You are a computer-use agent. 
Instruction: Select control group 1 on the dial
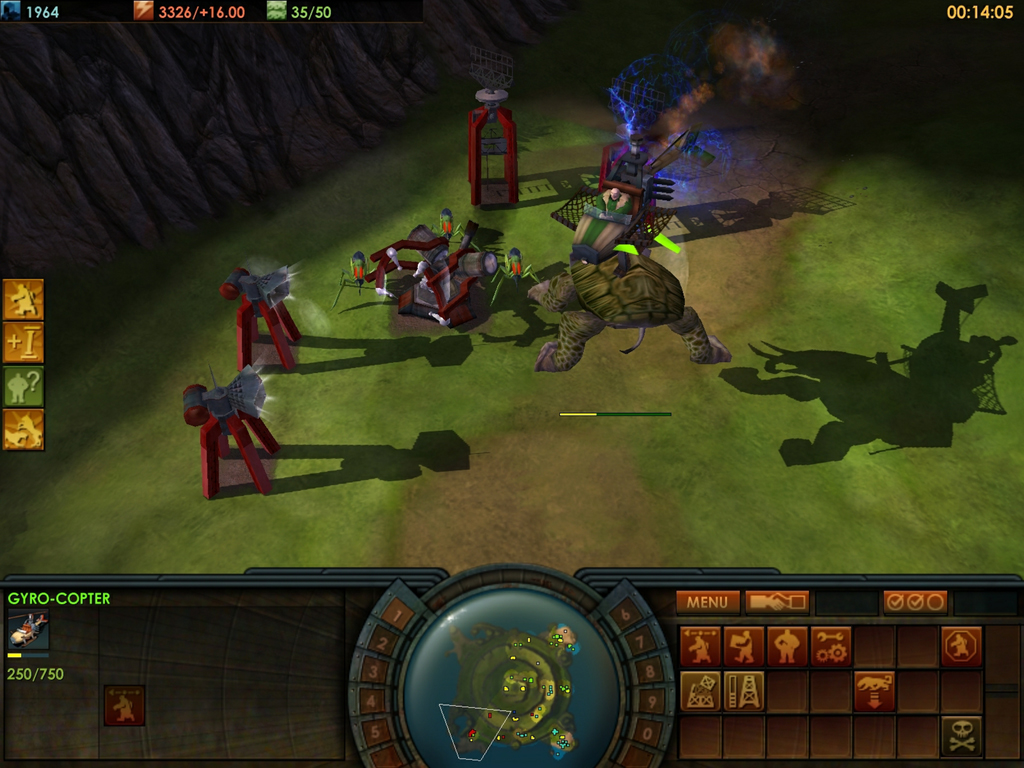click(398, 617)
